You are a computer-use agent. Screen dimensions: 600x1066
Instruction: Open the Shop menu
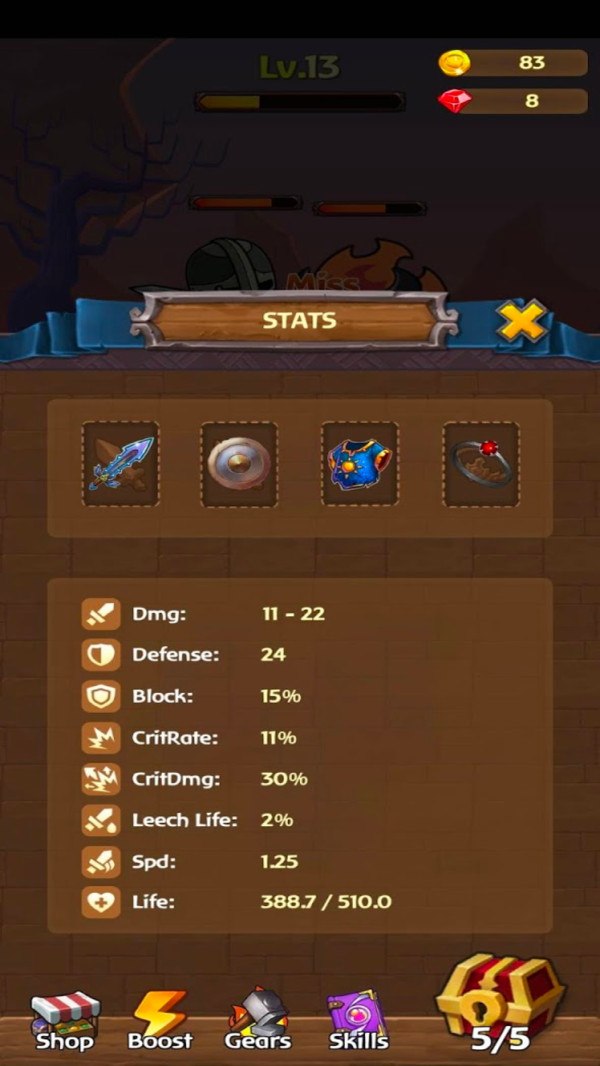click(66, 1020)
